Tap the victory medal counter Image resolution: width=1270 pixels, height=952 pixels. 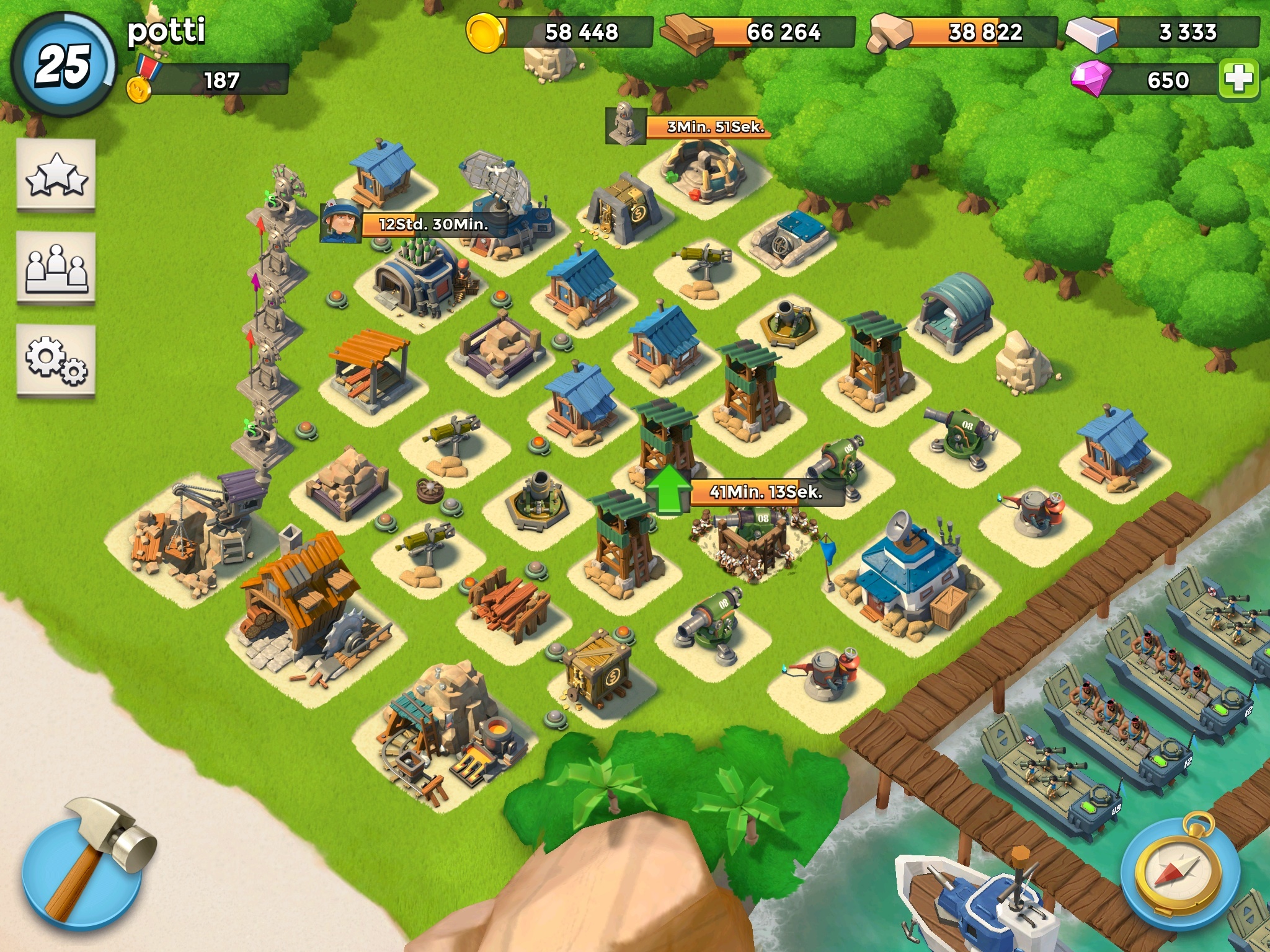(x=208, y=81)
